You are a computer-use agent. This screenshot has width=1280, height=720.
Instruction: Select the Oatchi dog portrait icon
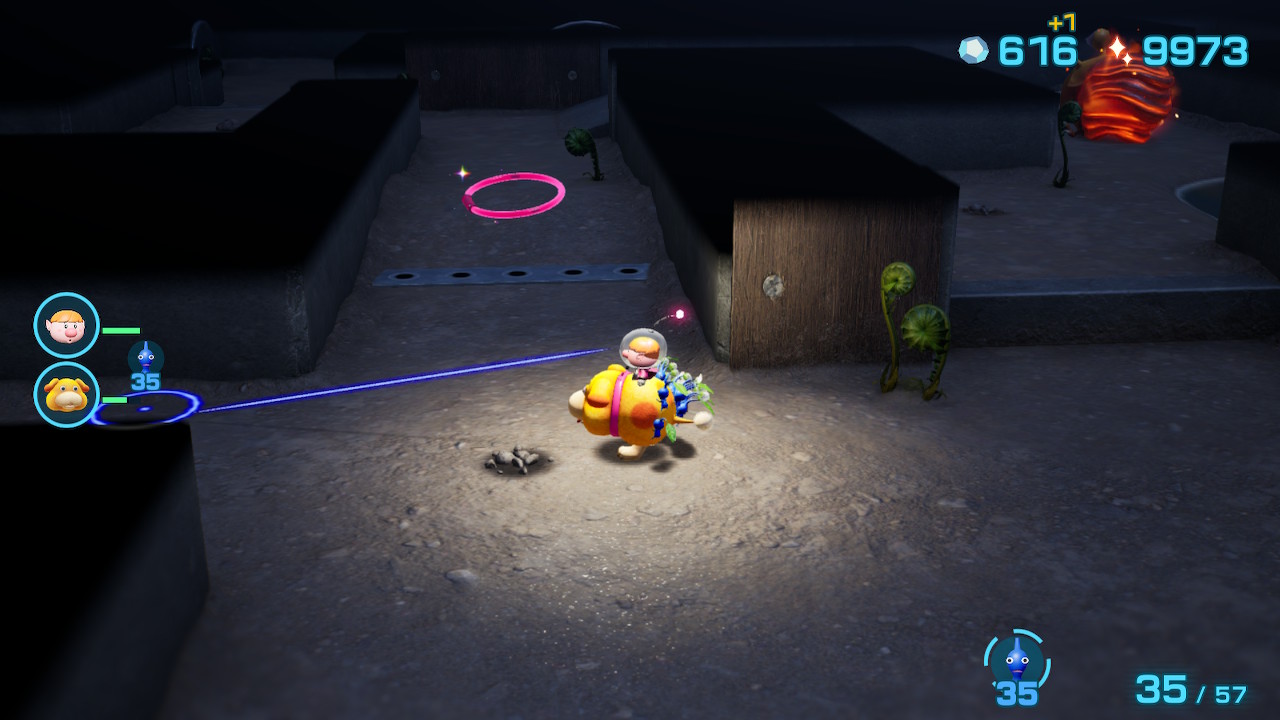point(67,395)
